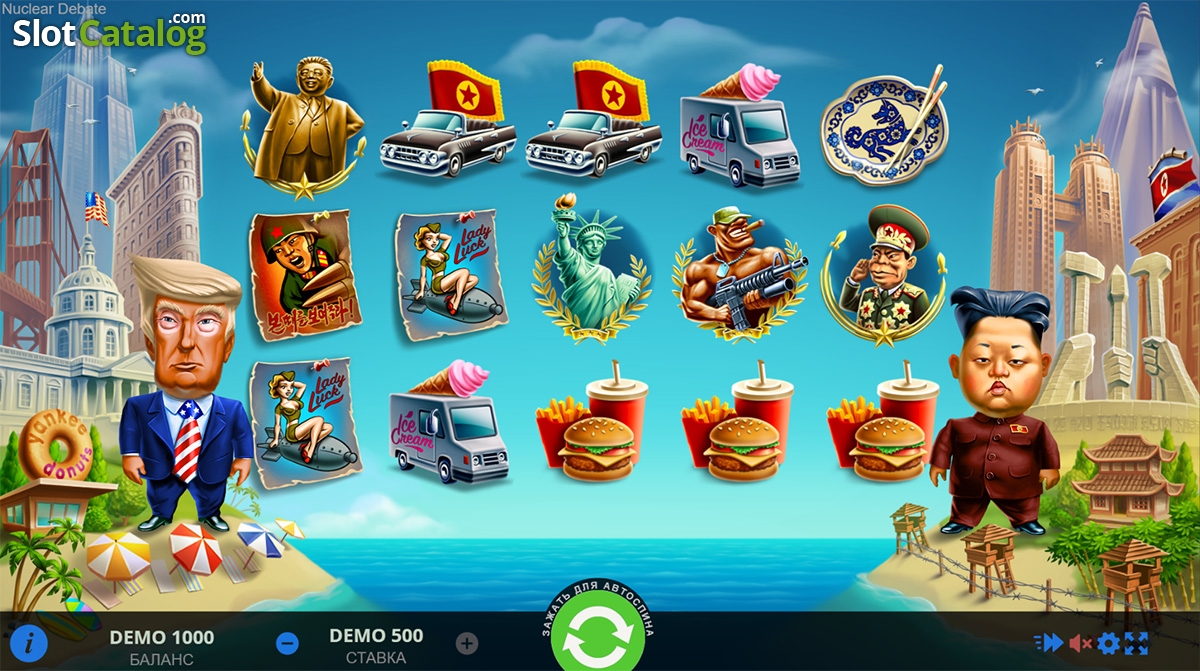1200x671 pixels.
Task: Increase the bet with the plus button
Action: click(467, 643)
